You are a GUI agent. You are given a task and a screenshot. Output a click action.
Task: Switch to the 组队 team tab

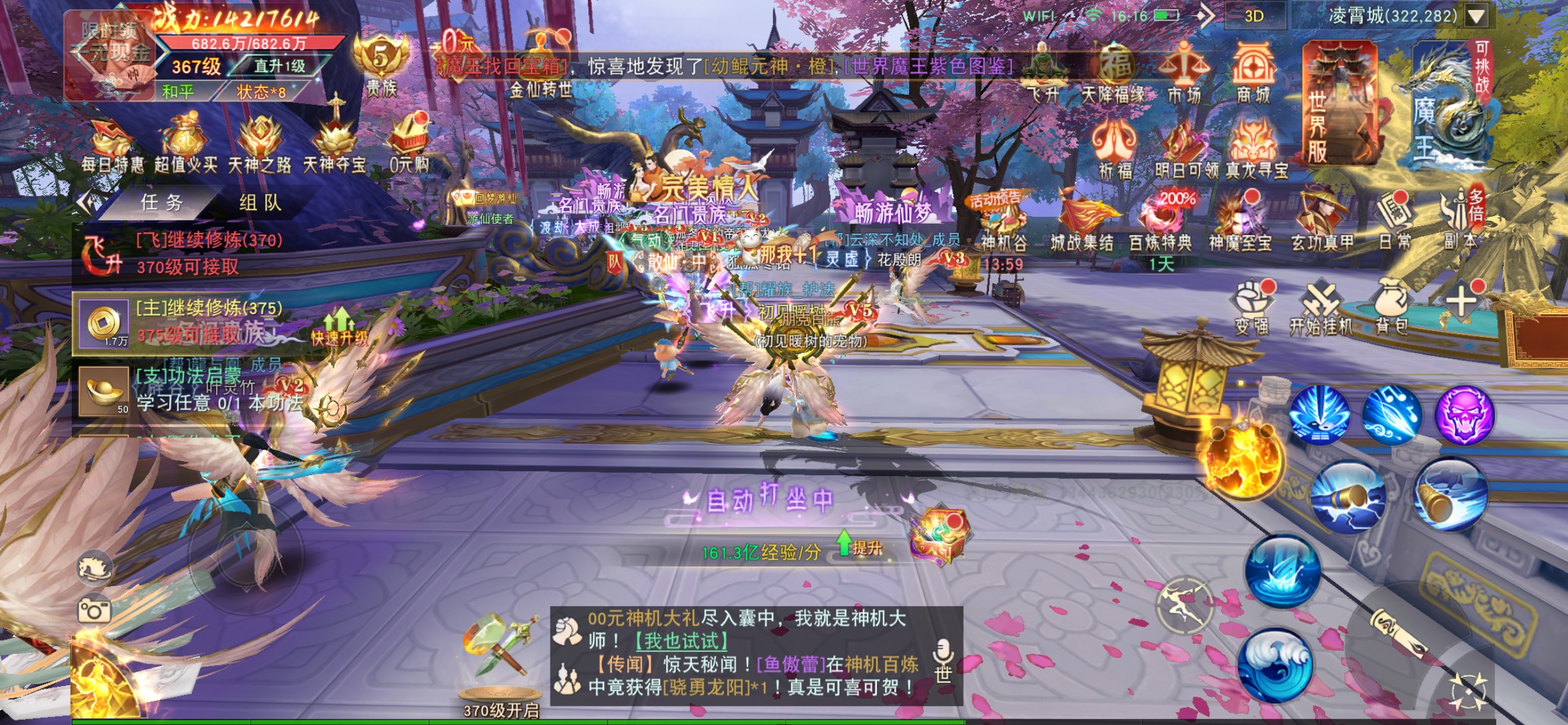coord(260,202)
